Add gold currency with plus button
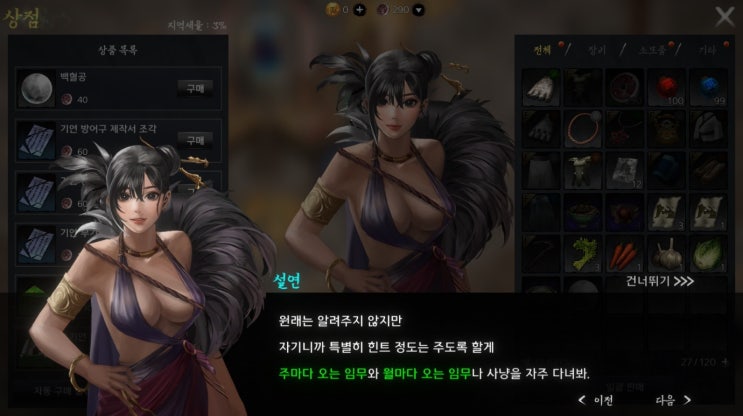 (x=359, y=9)
